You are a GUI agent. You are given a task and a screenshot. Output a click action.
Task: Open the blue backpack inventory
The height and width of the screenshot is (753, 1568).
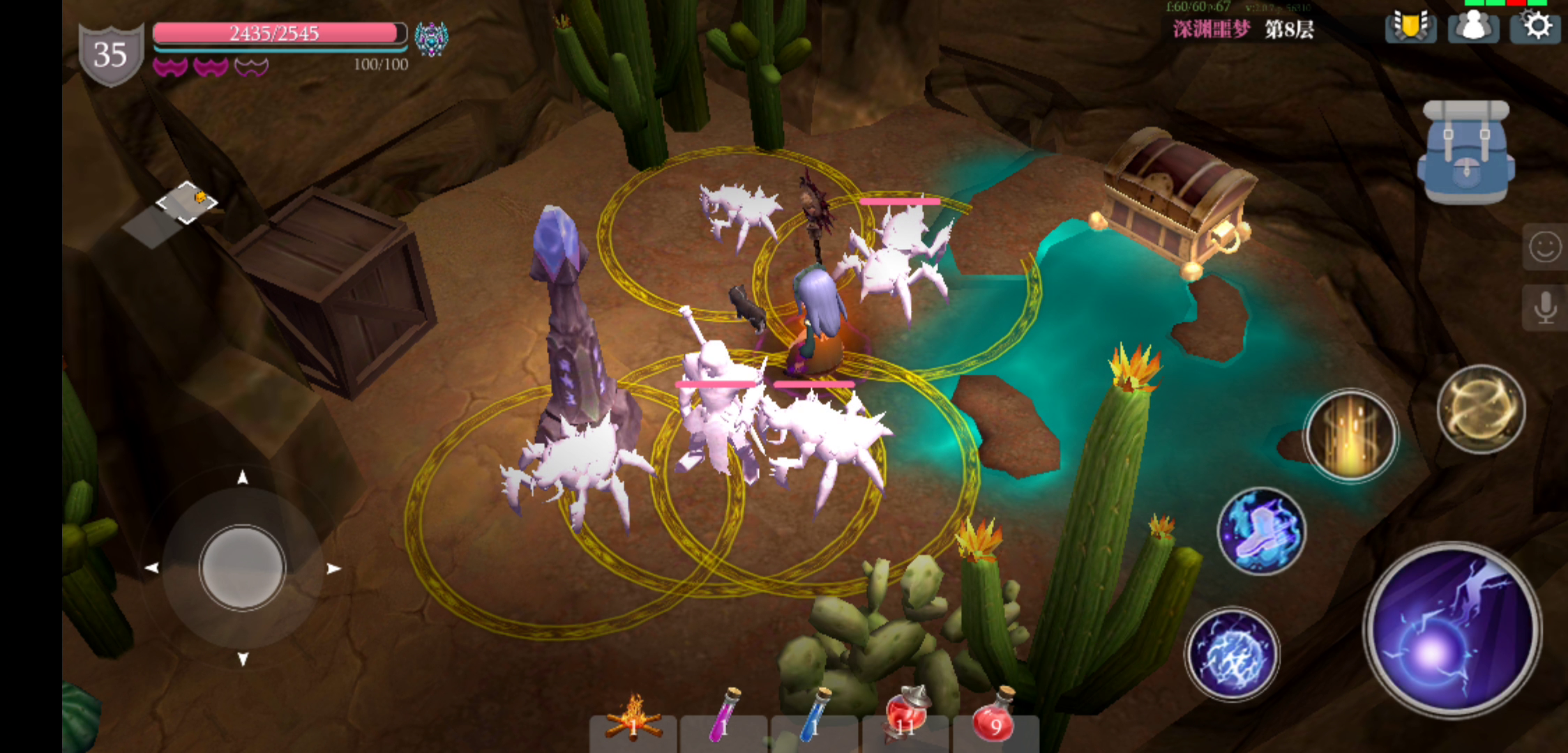(x=1465, y=153)
